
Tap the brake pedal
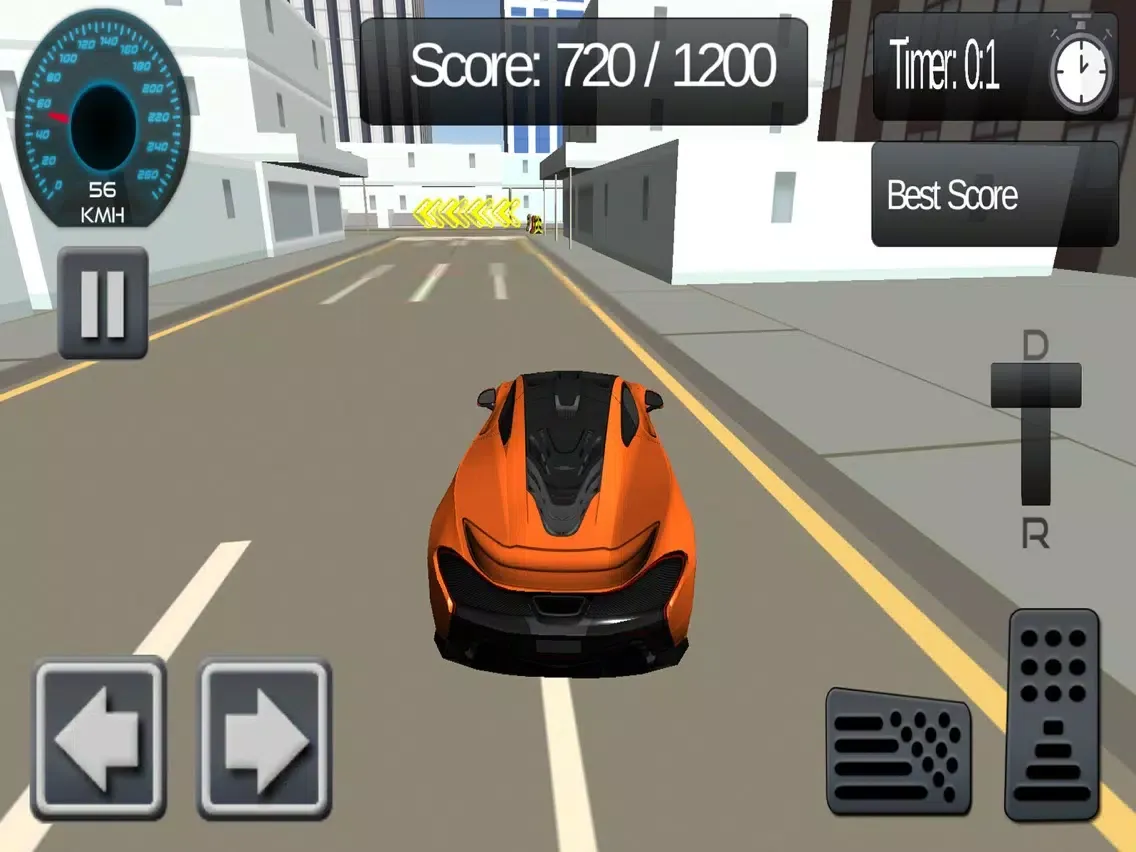[x=898, y=751]
